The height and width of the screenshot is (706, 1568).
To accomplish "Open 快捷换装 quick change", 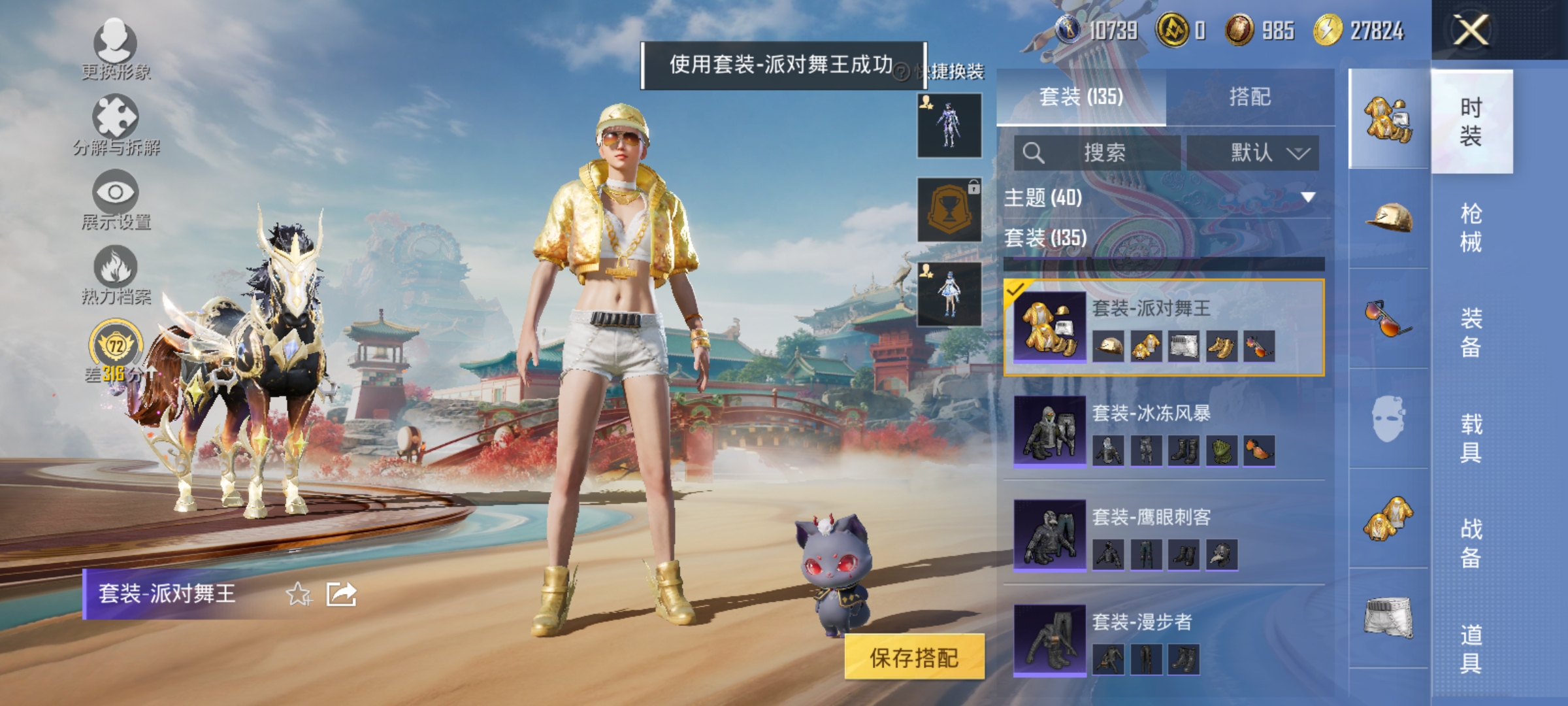I will pyautogui.click(x=954, y=73).
